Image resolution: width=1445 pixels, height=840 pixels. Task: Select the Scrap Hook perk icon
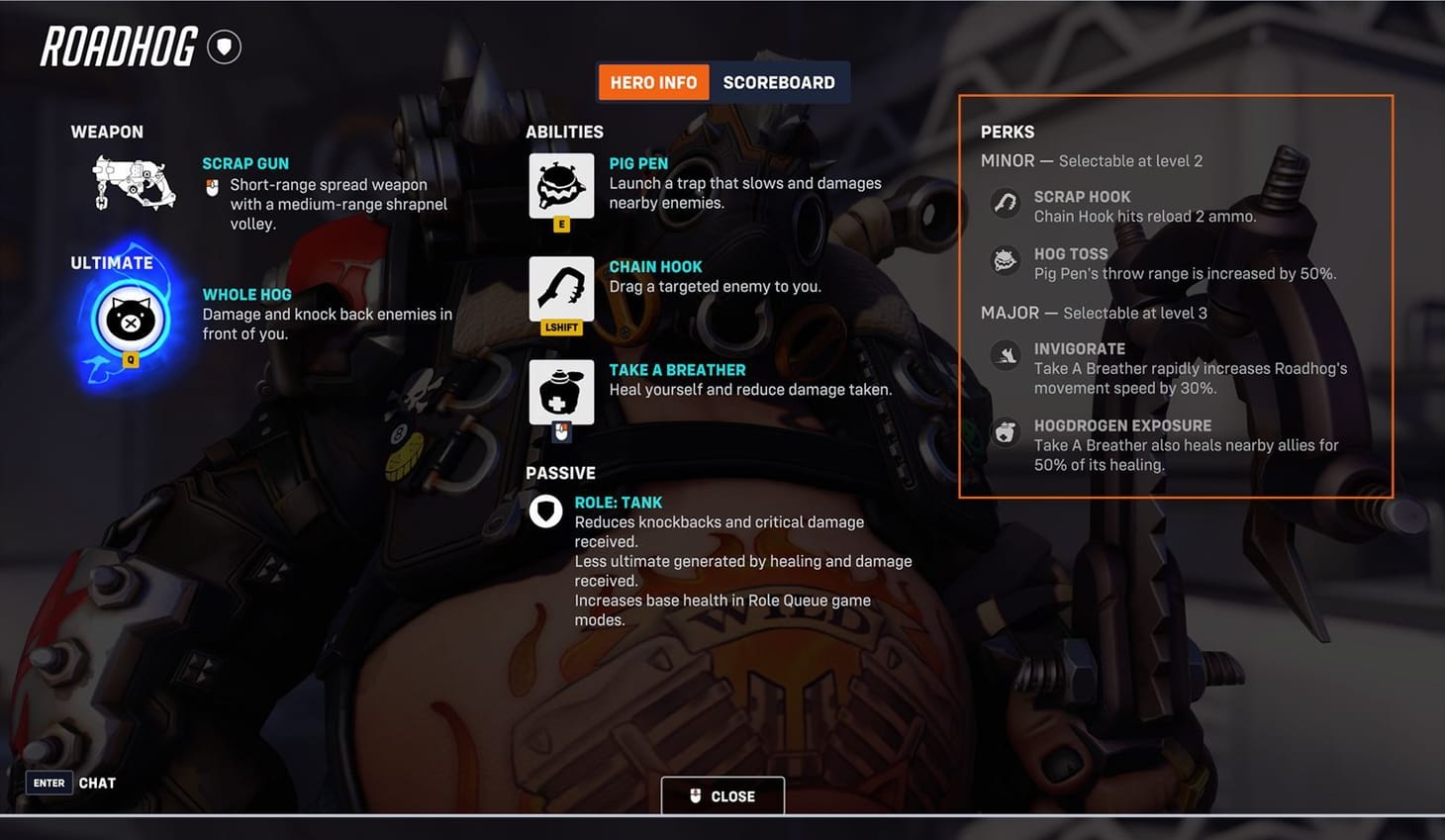point(1006,203)
